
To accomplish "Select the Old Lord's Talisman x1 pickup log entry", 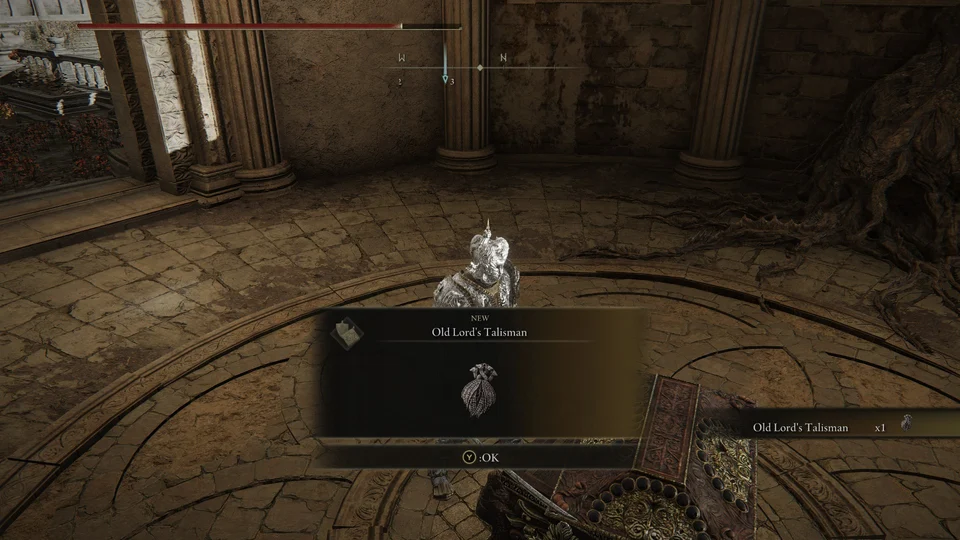I will 820,427.
